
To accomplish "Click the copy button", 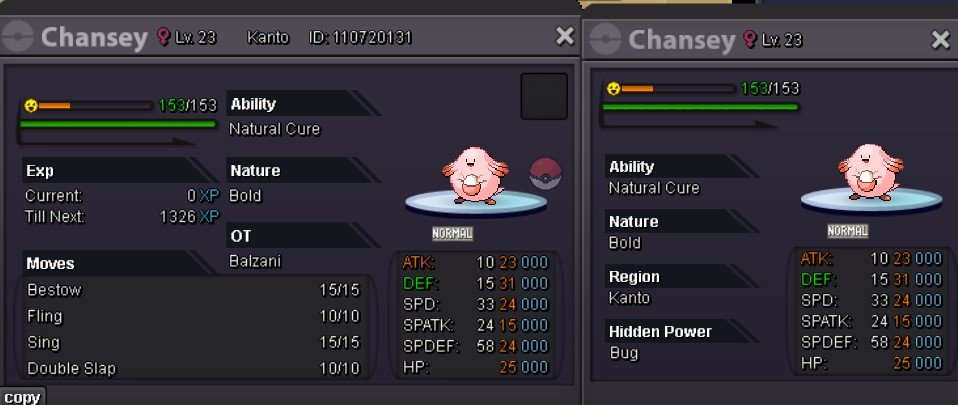I will point(21,397).
